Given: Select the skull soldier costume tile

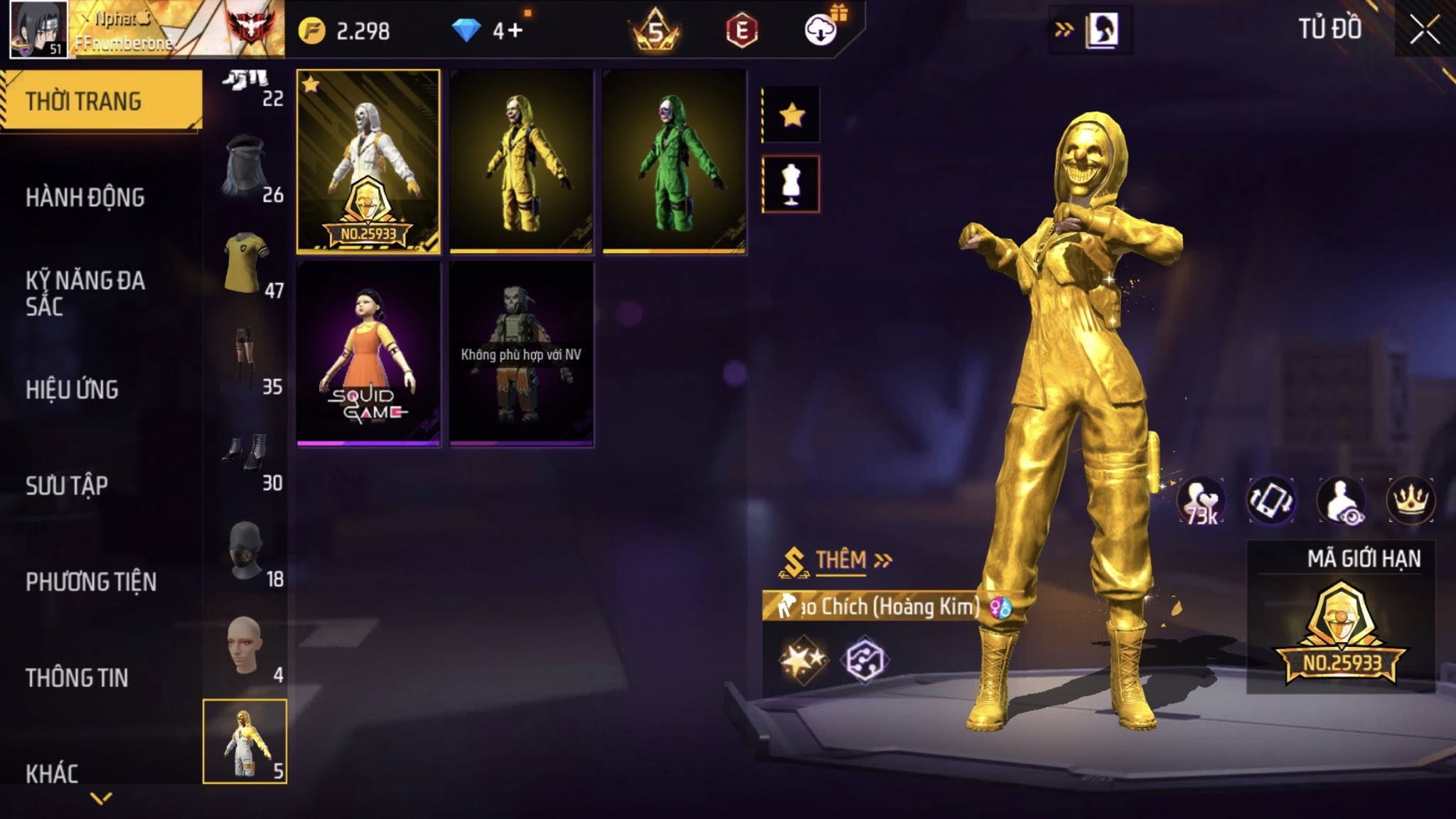Looking at the screenshot, I should point(521,353).
